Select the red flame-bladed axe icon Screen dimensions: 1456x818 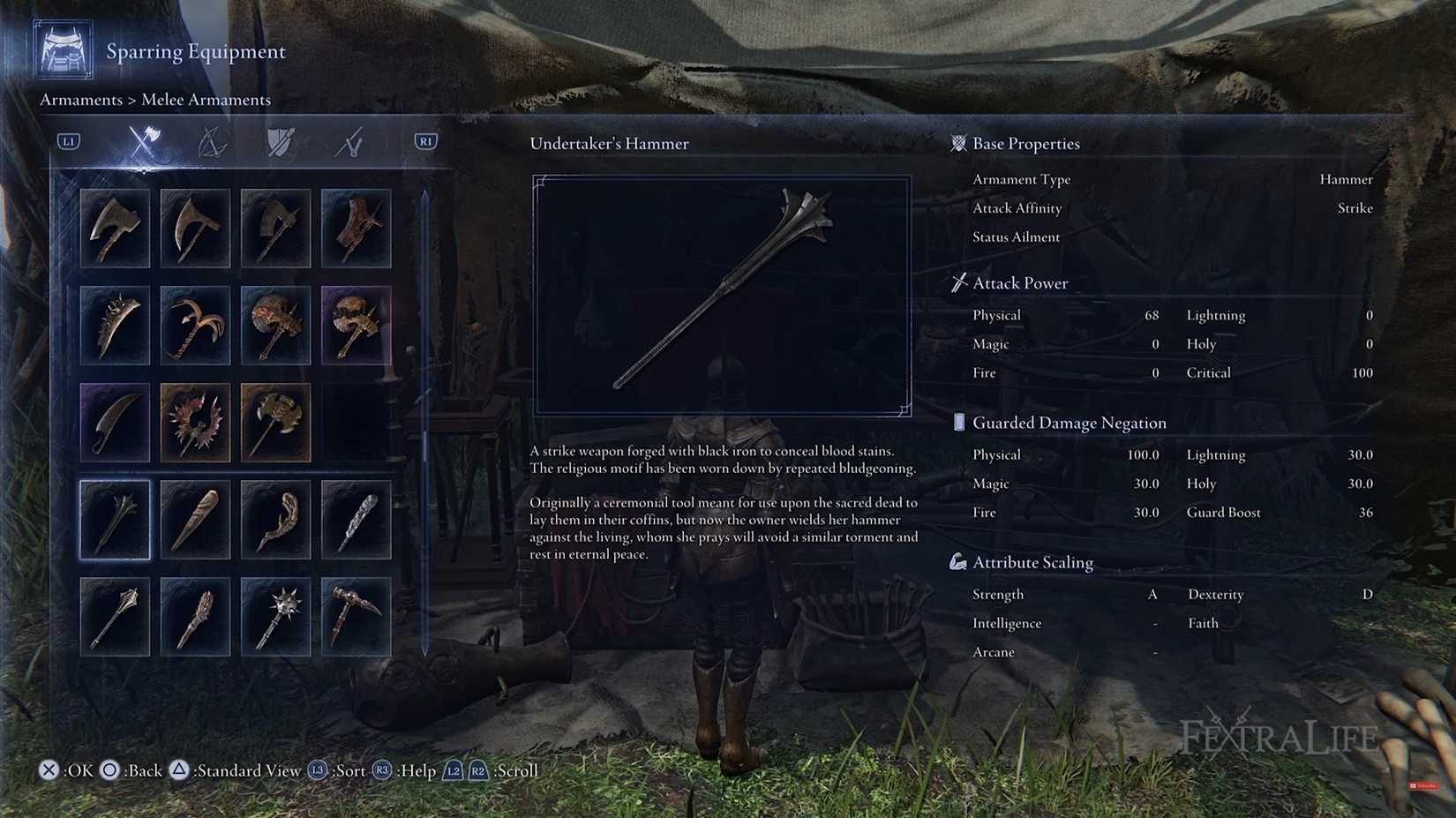click(x=195, y=423)
